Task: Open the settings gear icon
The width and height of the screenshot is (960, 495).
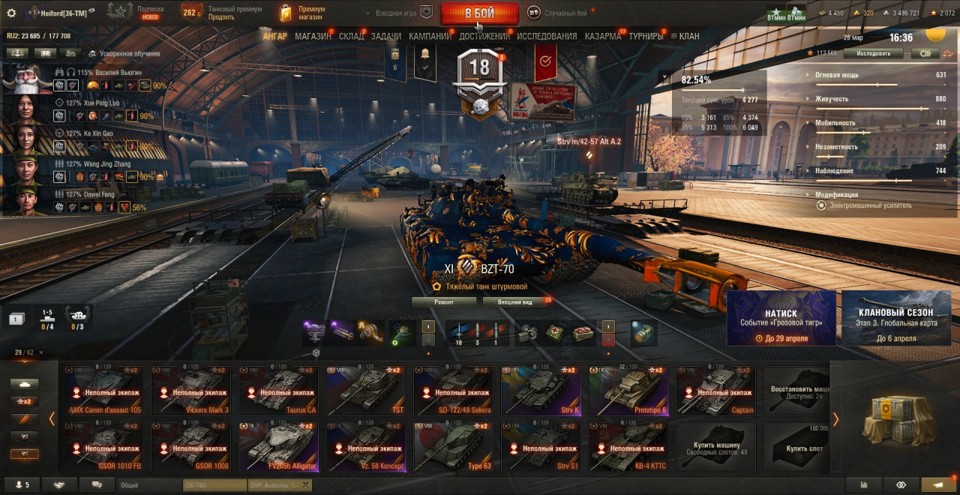Action: click(x=11, y=12)
